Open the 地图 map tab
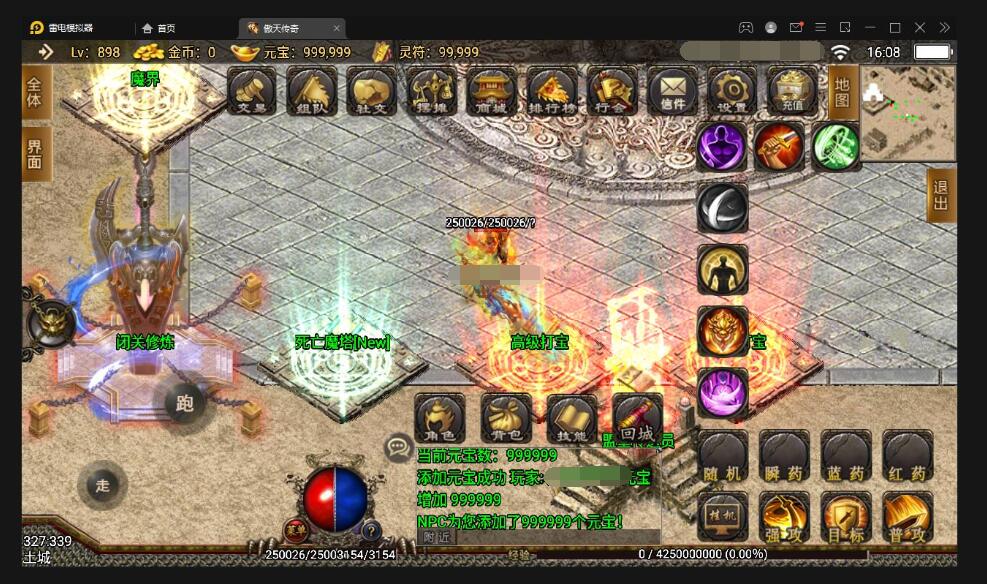The height and width of the screenshot is (584, 987). tap(842, 92)
